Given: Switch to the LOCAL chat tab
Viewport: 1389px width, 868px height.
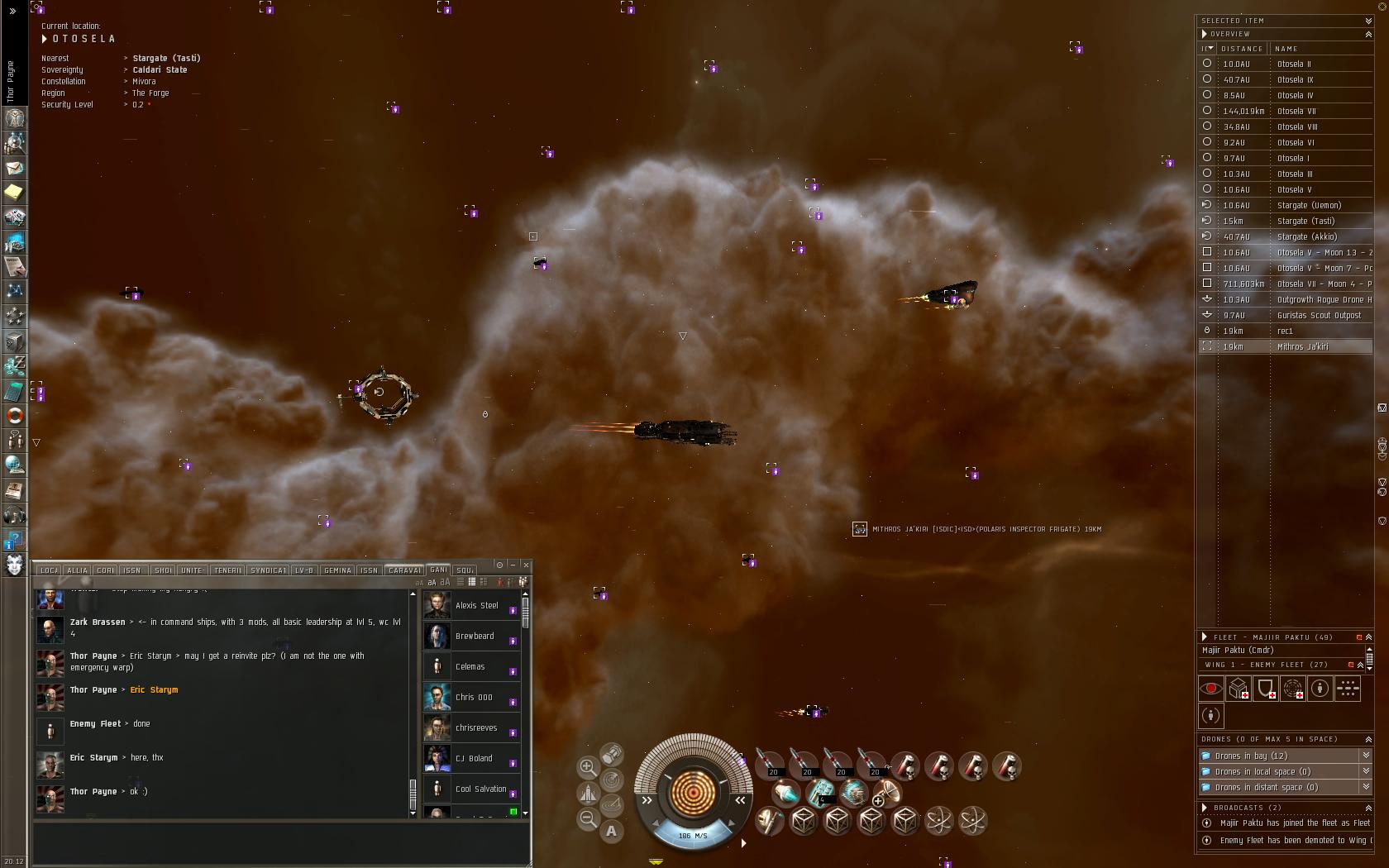Looking at the screenshot, I should coord(49,570).
